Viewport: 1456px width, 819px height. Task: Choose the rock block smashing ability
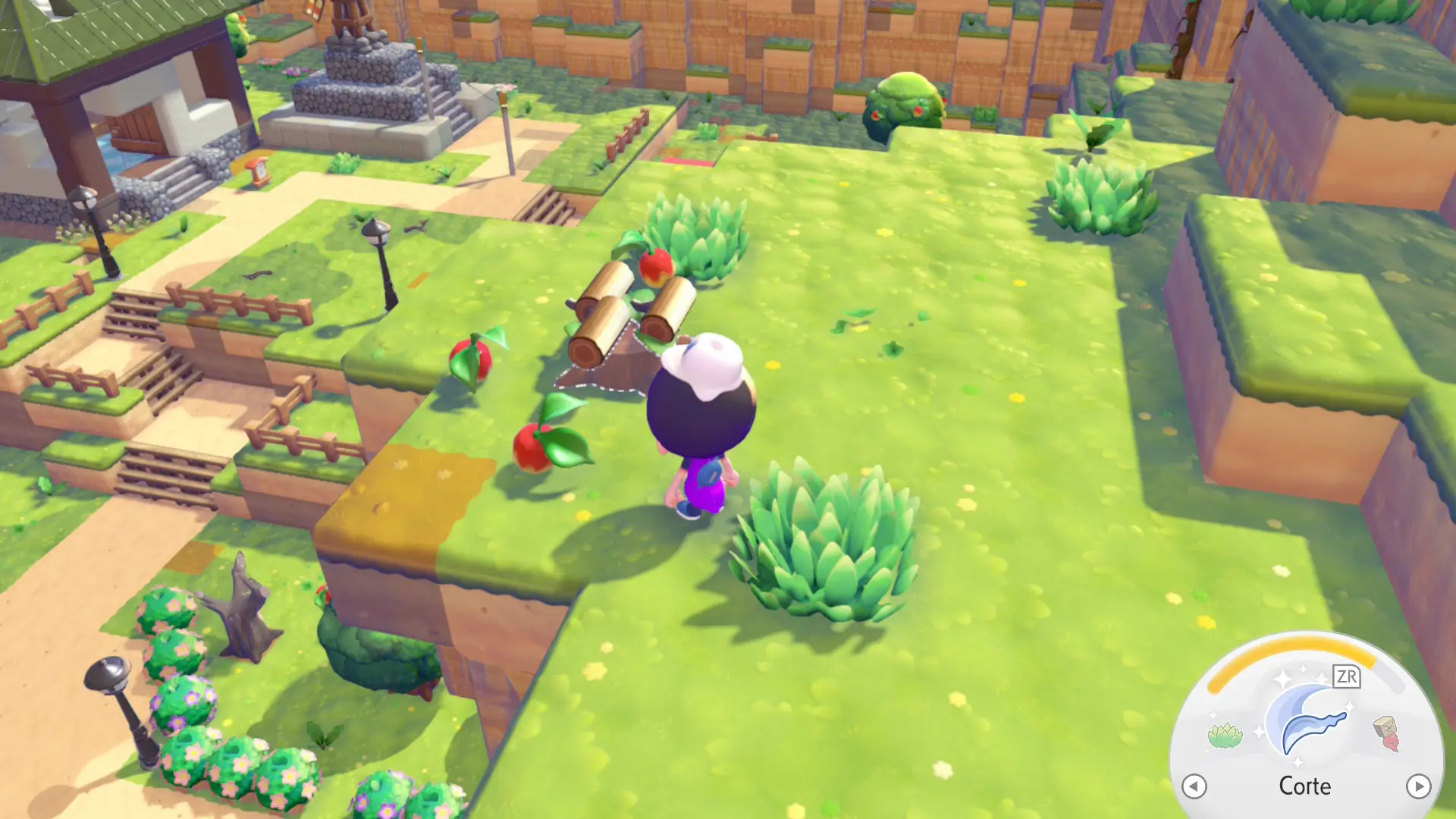pyautogui.click(x=1387, y=733)
